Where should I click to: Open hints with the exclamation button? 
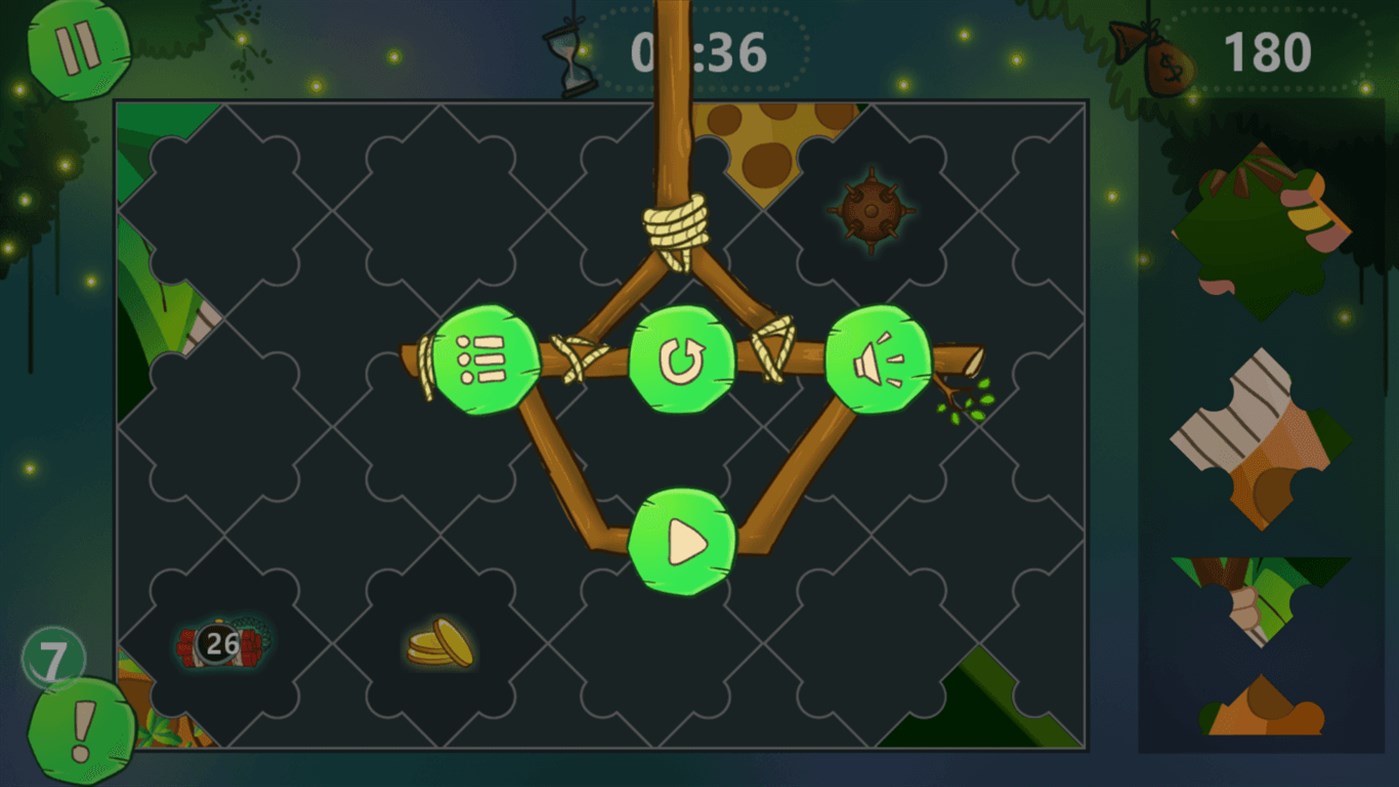[83, 730]
